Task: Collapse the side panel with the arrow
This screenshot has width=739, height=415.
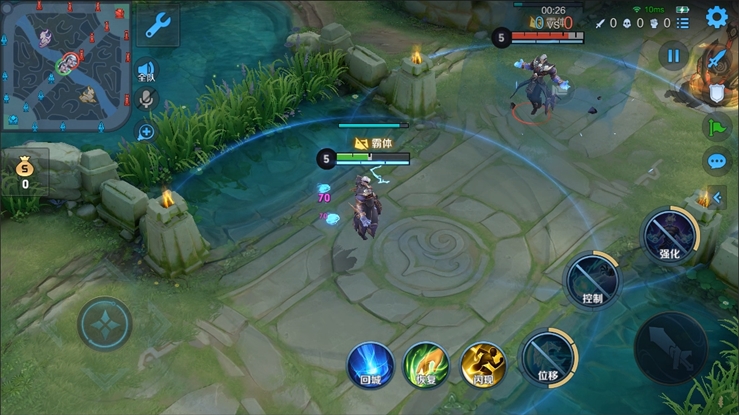Action: pos(717,197)
